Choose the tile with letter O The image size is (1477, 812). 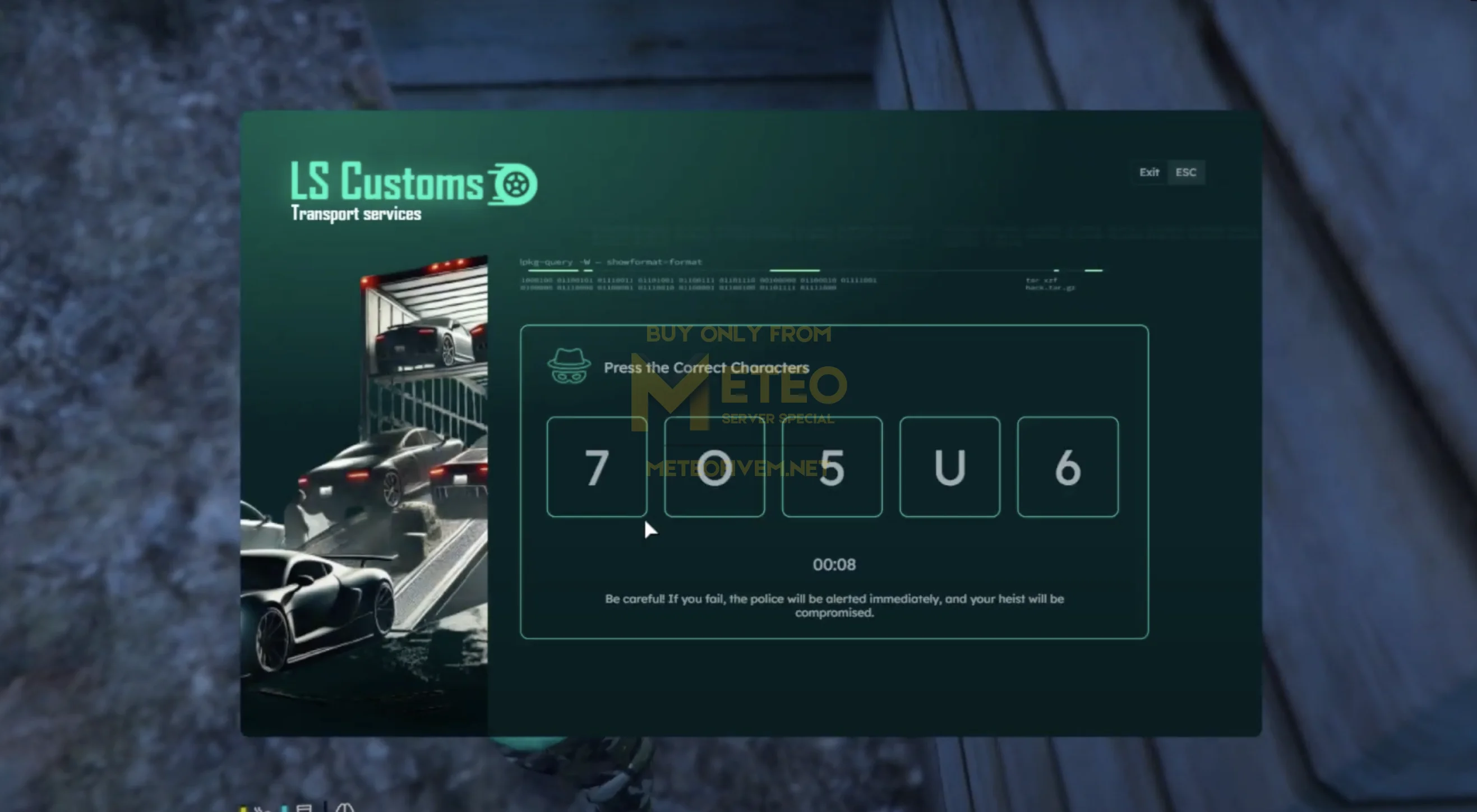pos(714,467)
